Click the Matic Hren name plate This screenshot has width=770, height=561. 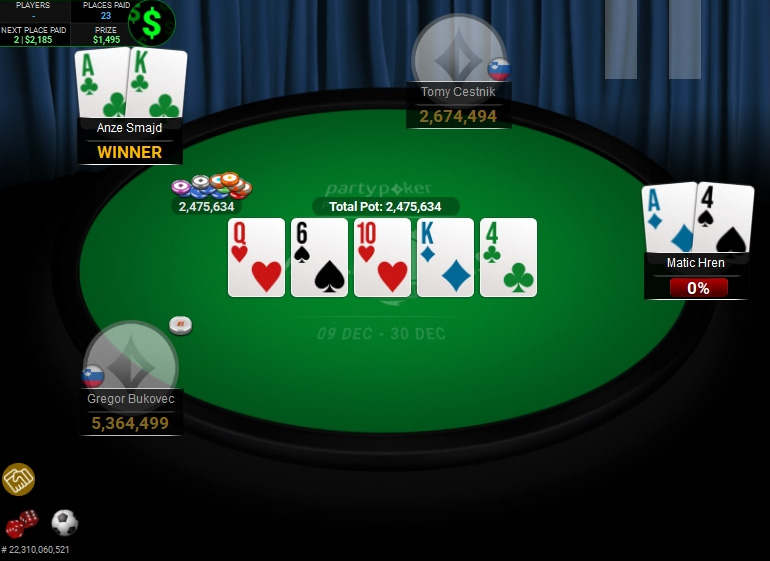(x=695, y=263)
